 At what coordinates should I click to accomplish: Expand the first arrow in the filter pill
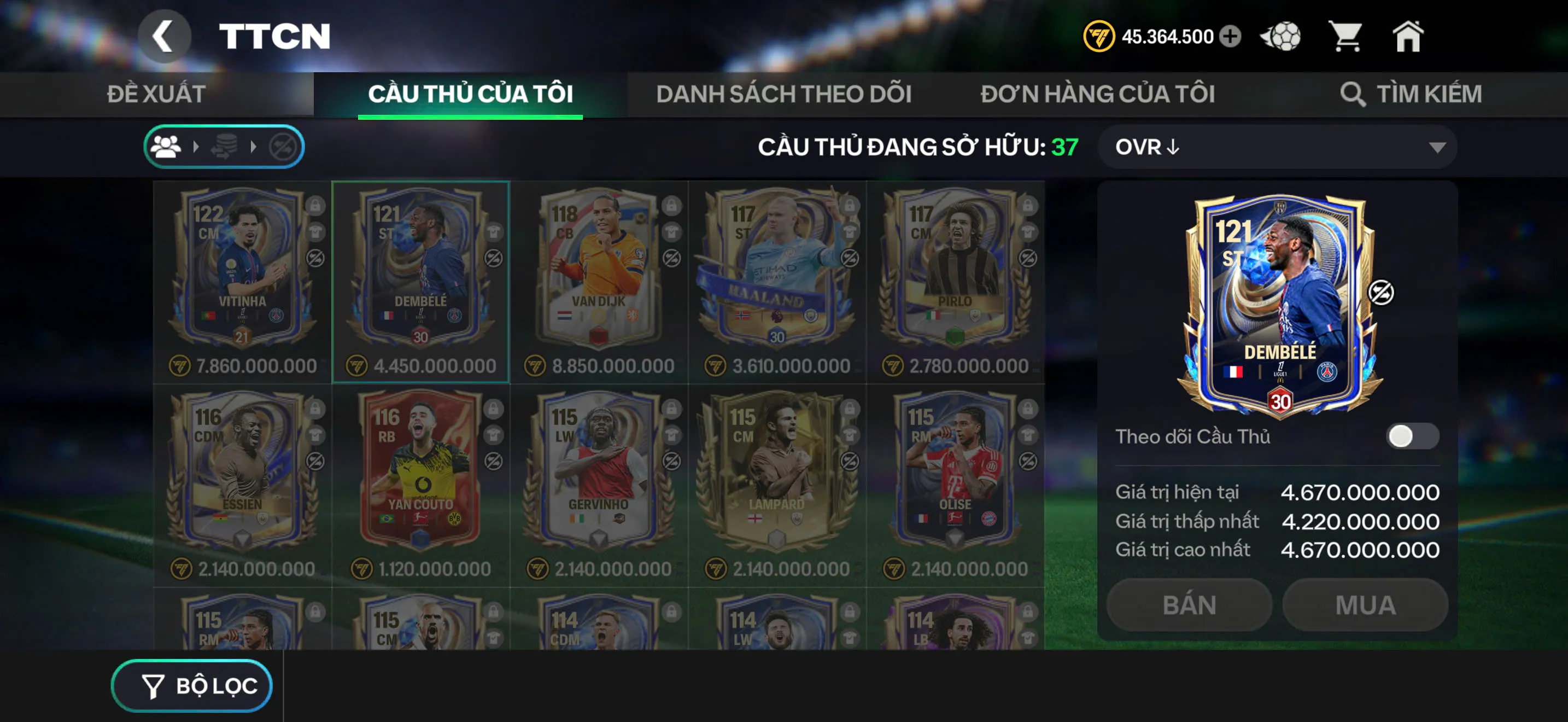pyautogui.click(x=196, y=146)
